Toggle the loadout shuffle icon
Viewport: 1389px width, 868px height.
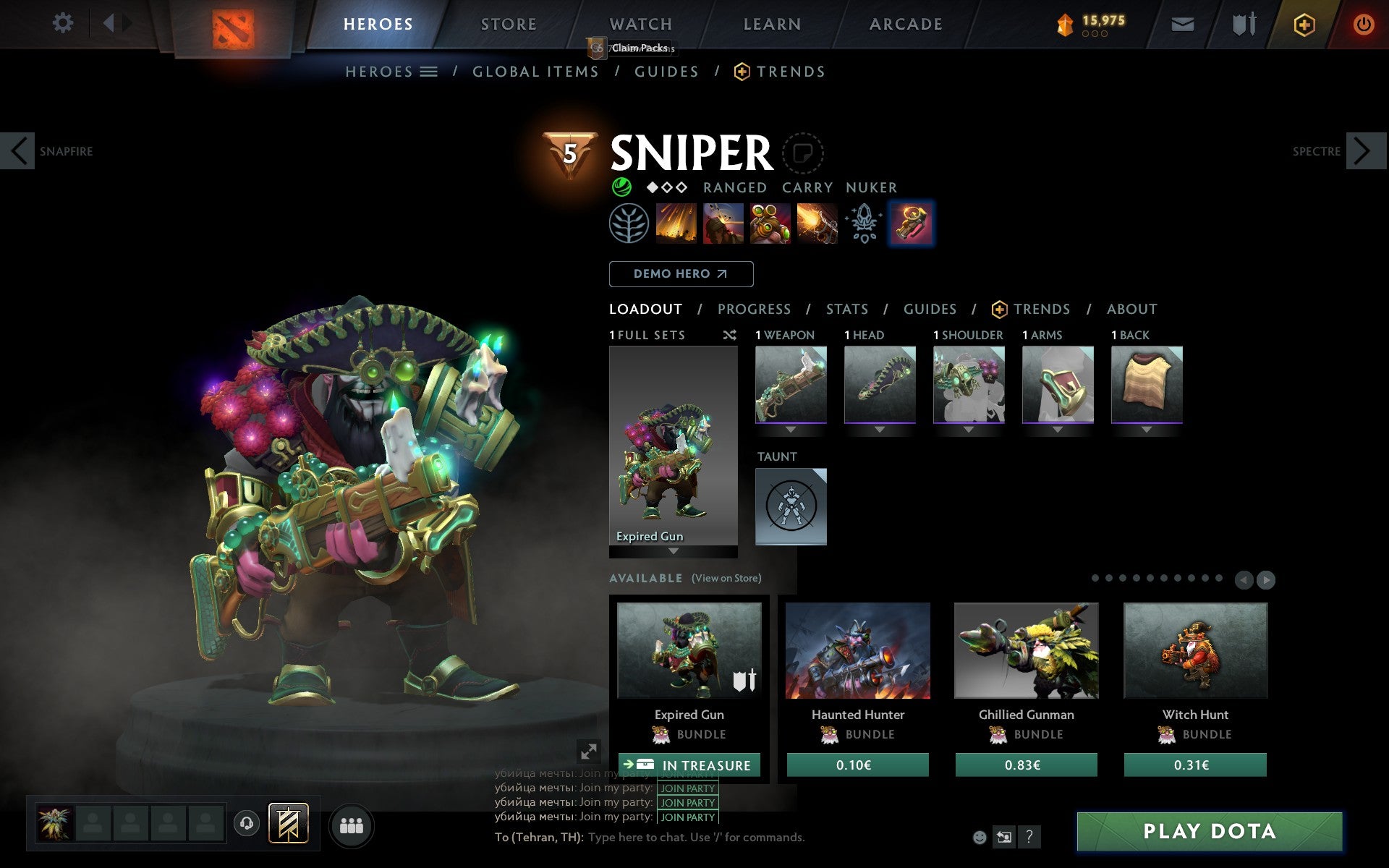(729, 335)
